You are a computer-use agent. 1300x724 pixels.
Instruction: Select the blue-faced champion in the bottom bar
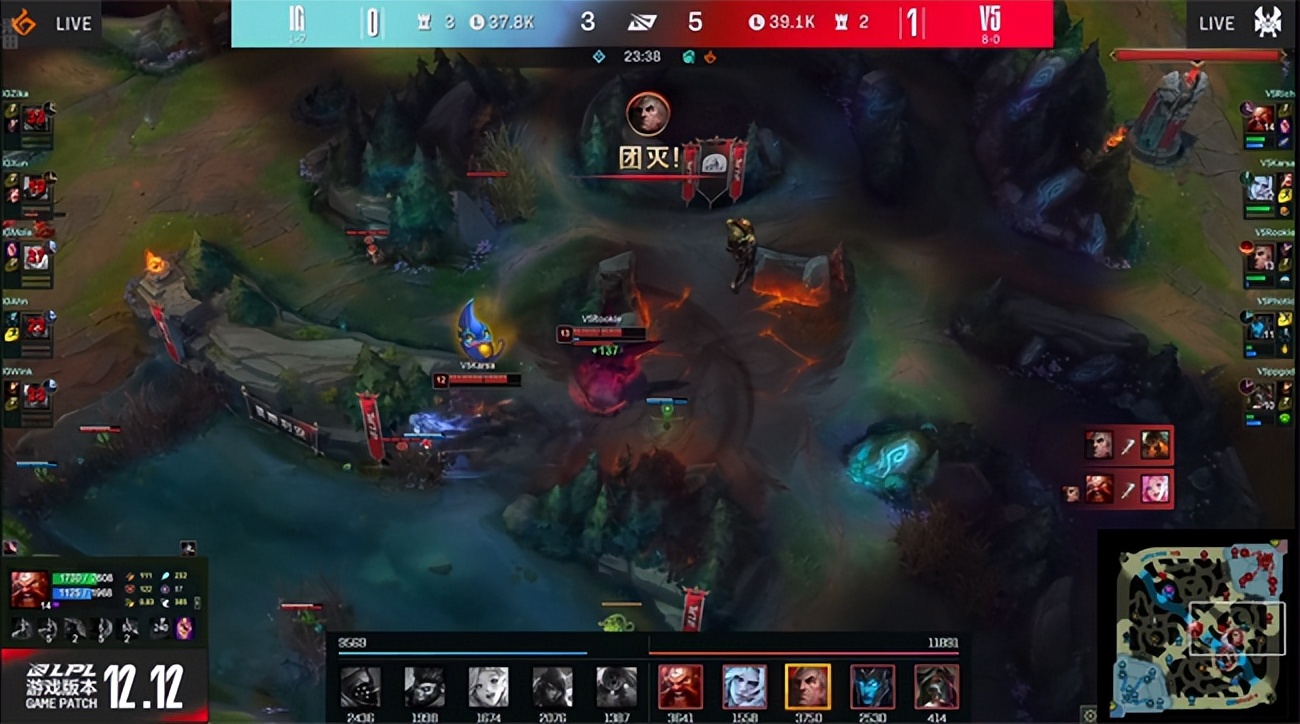click(872, 687)
